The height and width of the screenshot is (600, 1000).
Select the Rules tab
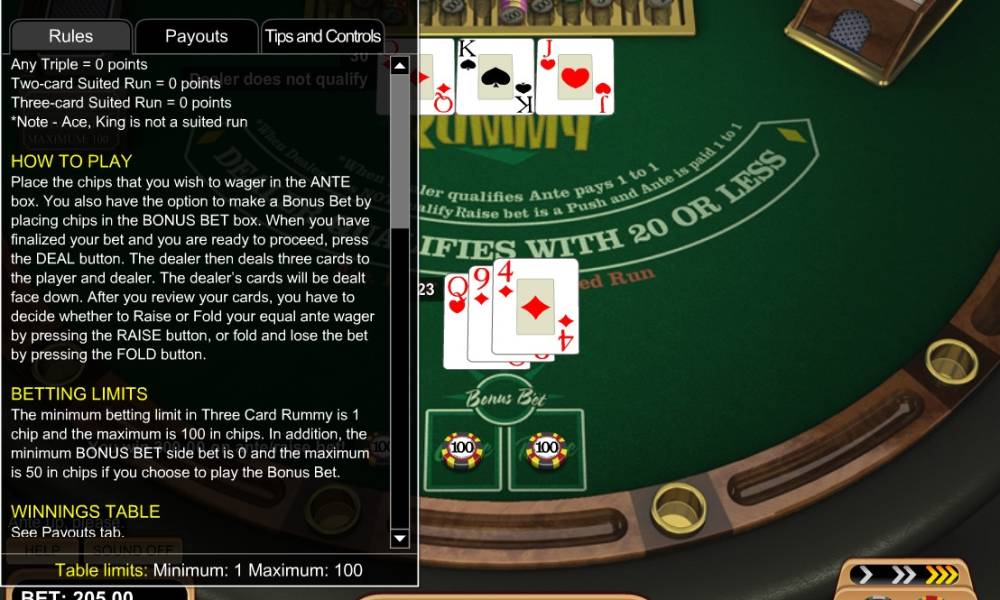point(70,36)
